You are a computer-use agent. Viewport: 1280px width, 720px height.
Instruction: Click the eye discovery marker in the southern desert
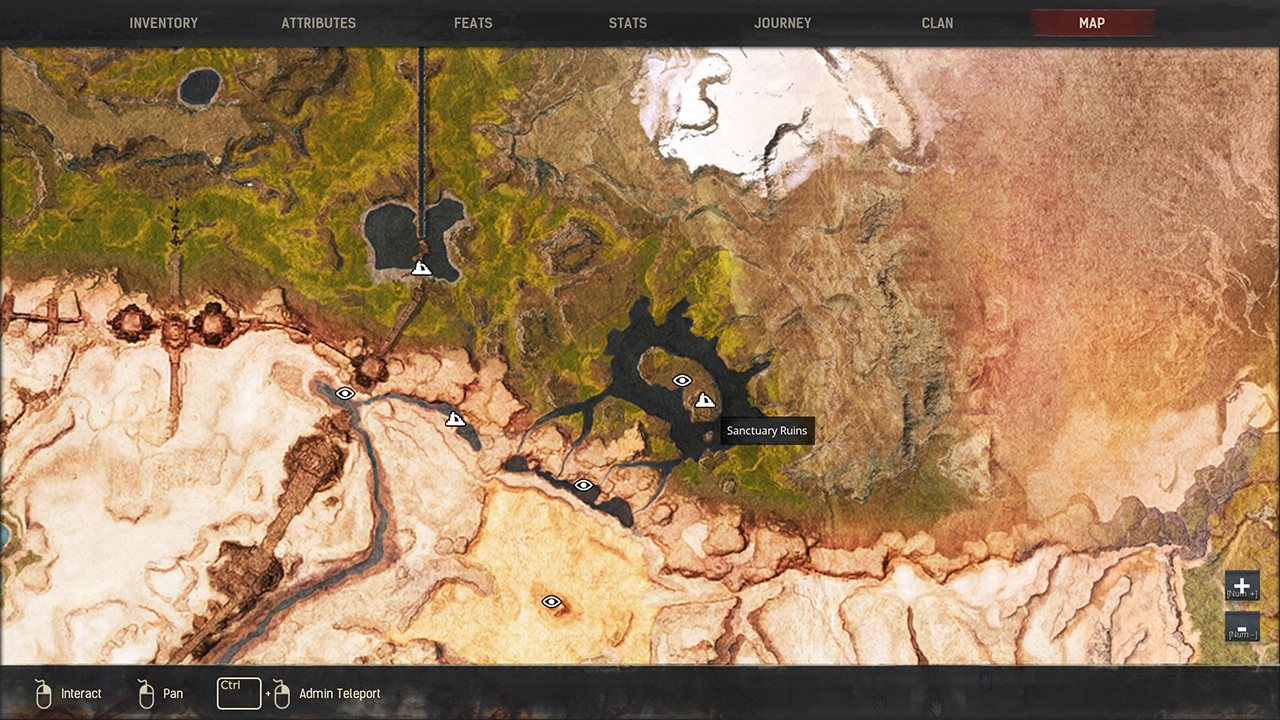tap(550, 602)
